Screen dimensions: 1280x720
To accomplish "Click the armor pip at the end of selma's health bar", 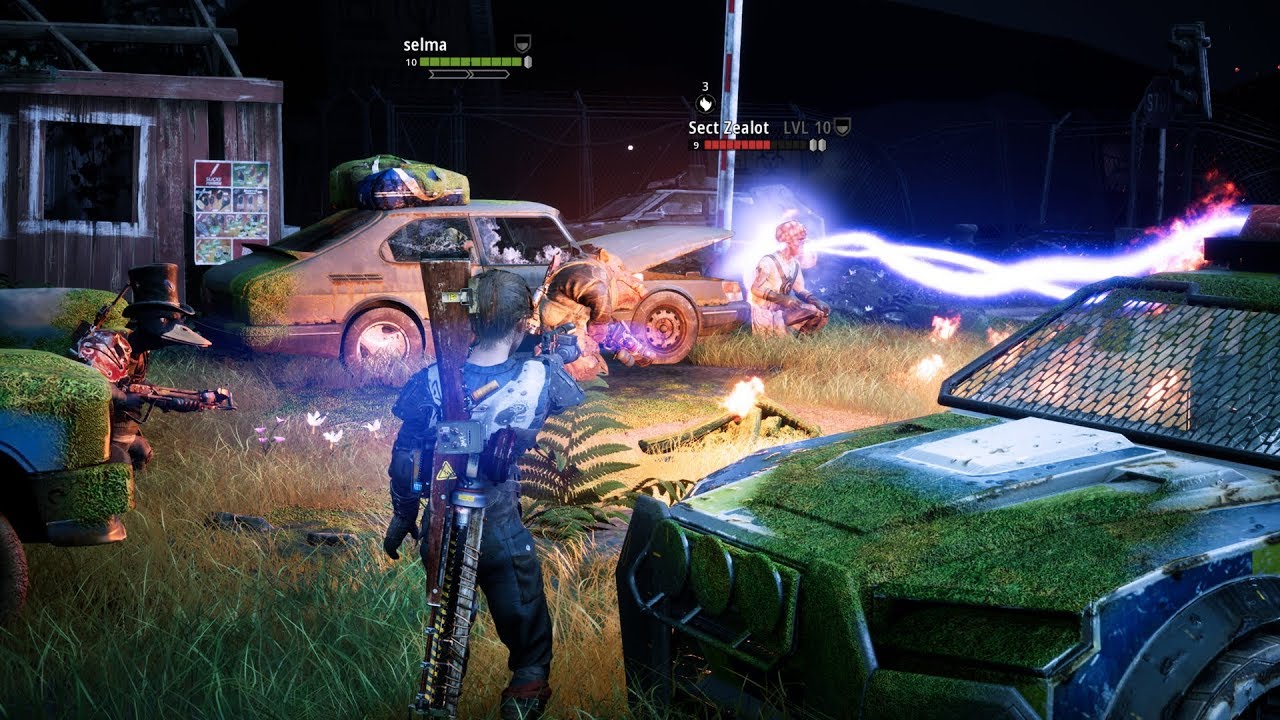I will coord(528,62).
